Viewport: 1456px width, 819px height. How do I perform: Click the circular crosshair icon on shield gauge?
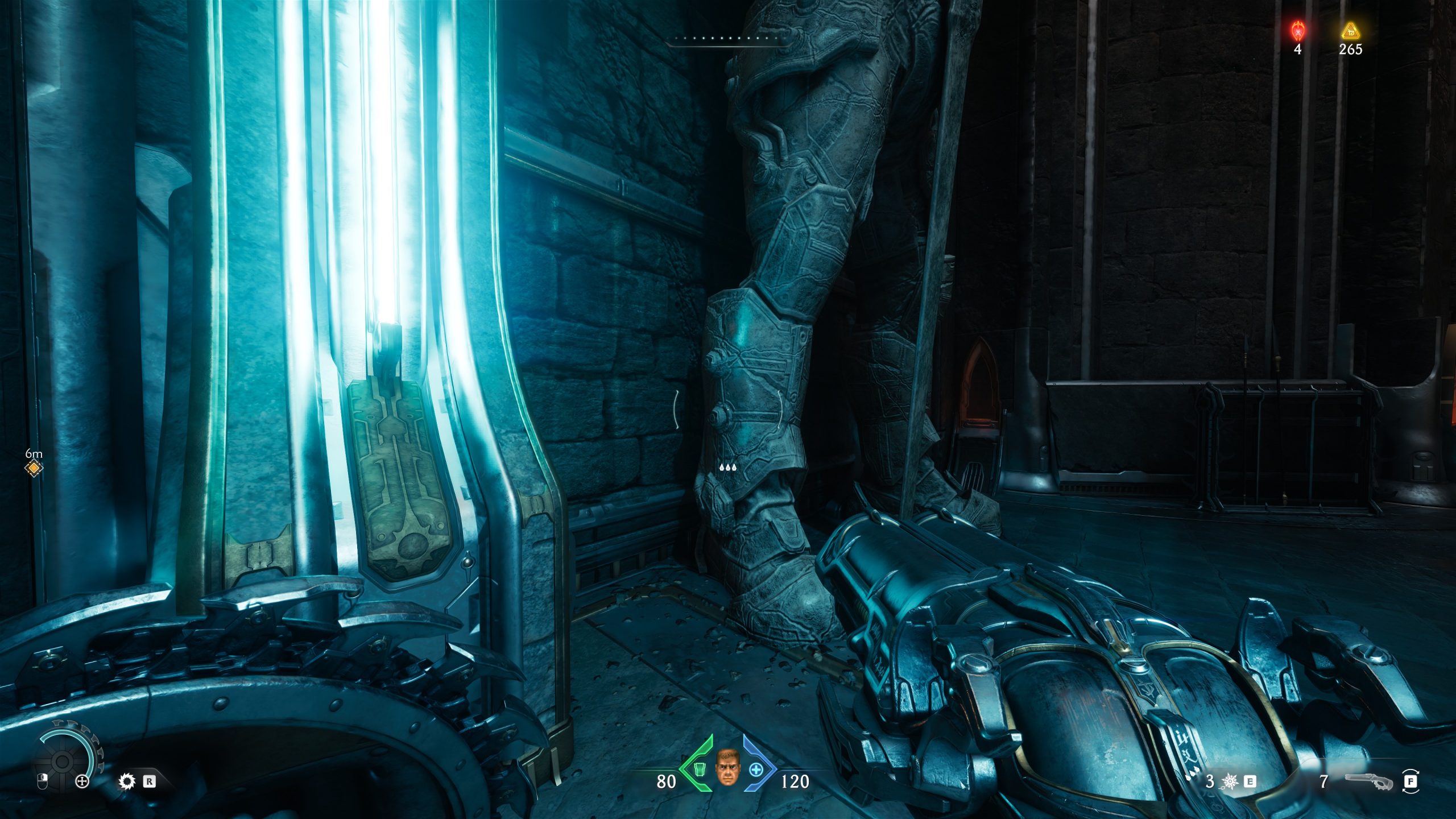[x=82, y=781]
